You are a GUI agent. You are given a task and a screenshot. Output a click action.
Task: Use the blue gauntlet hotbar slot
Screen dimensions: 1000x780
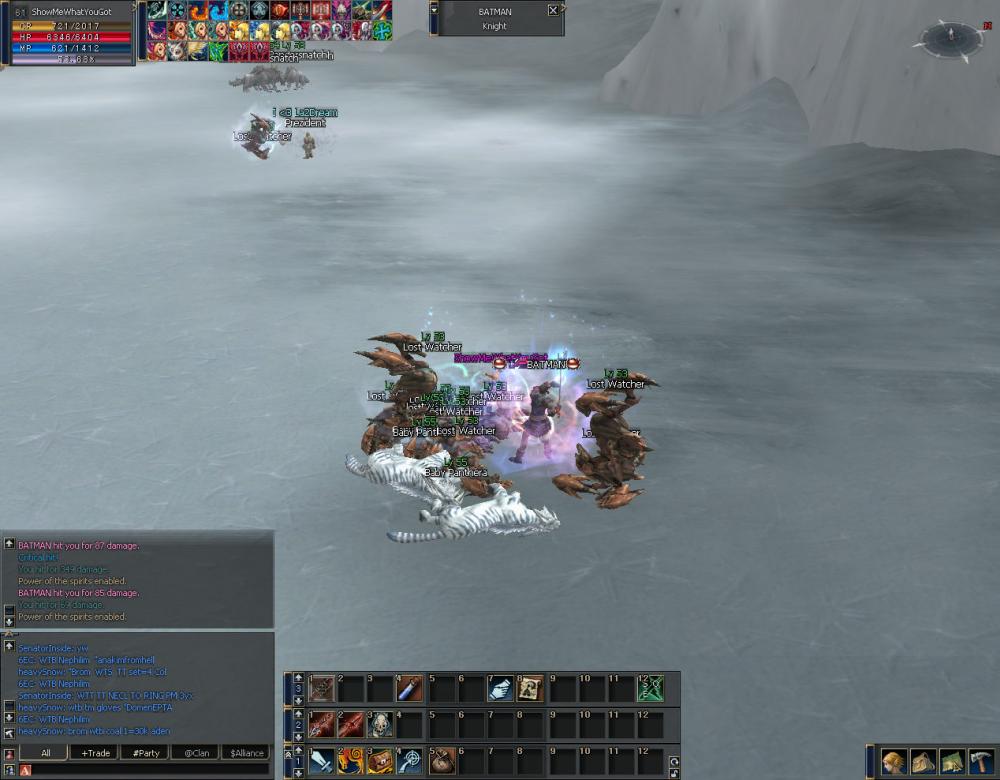click(x=500, y=689)
